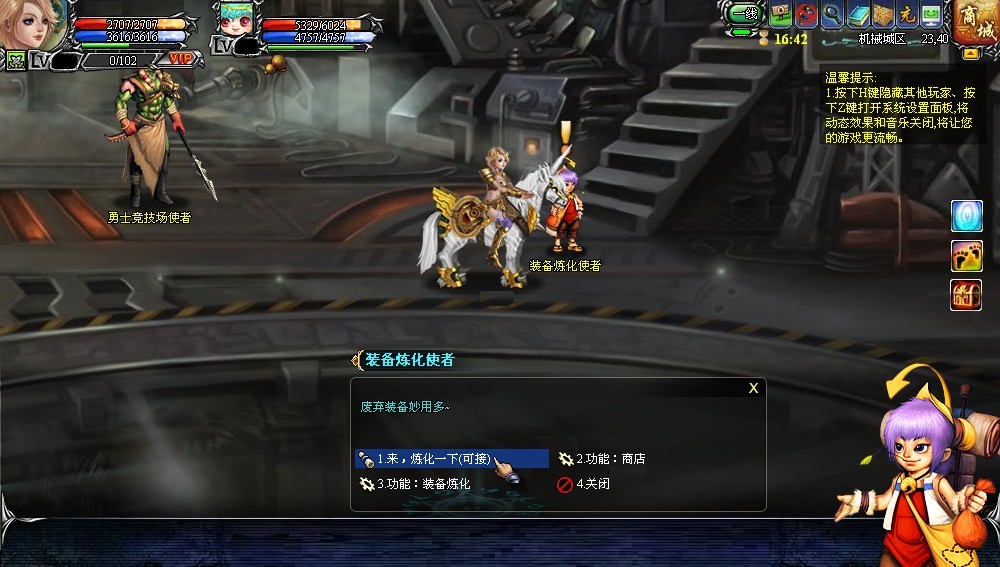Open the folded map icon
Screen dimensions: 1000x567
tap(882, 15)
